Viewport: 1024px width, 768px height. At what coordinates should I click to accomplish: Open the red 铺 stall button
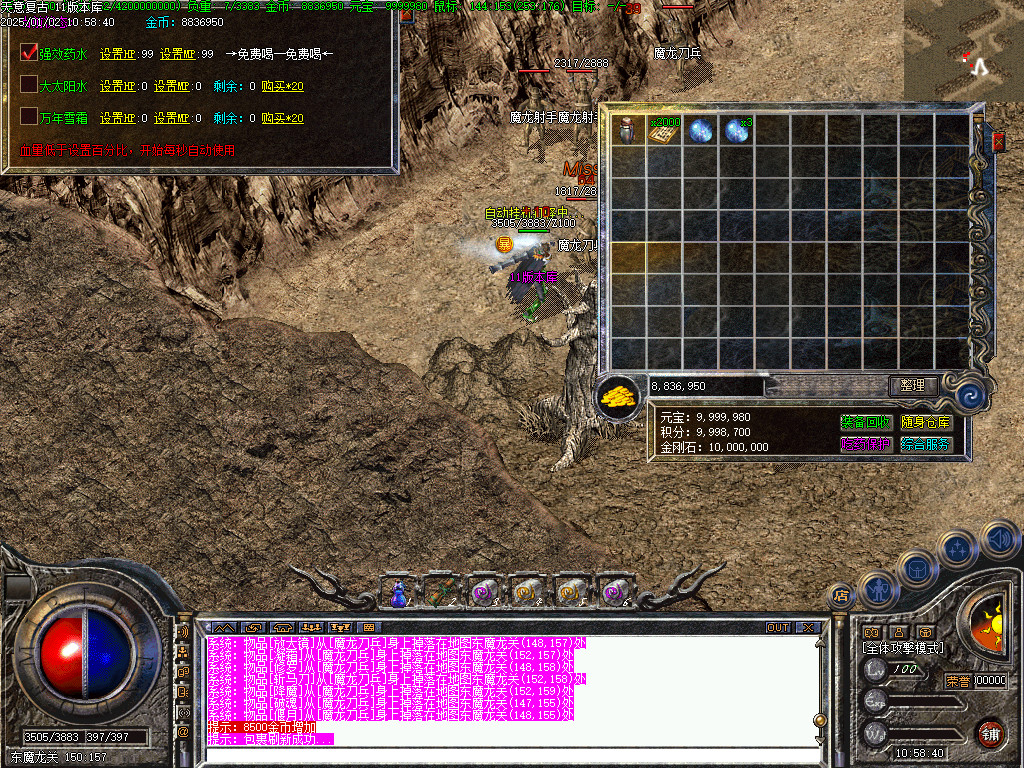click(x=991, y=732)
